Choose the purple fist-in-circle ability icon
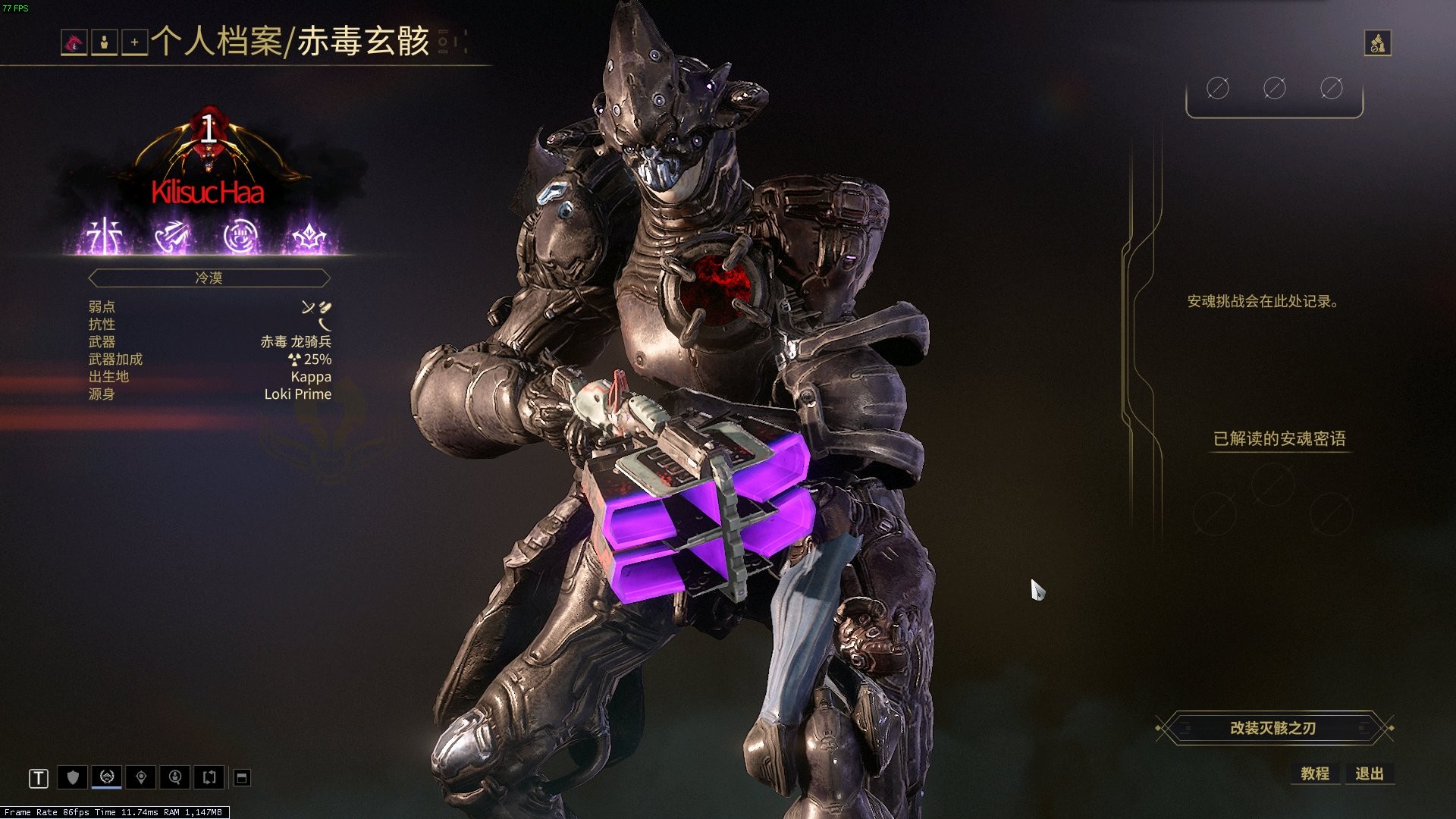This screenshot has width=1456, height=819. [x=241, y=237]
